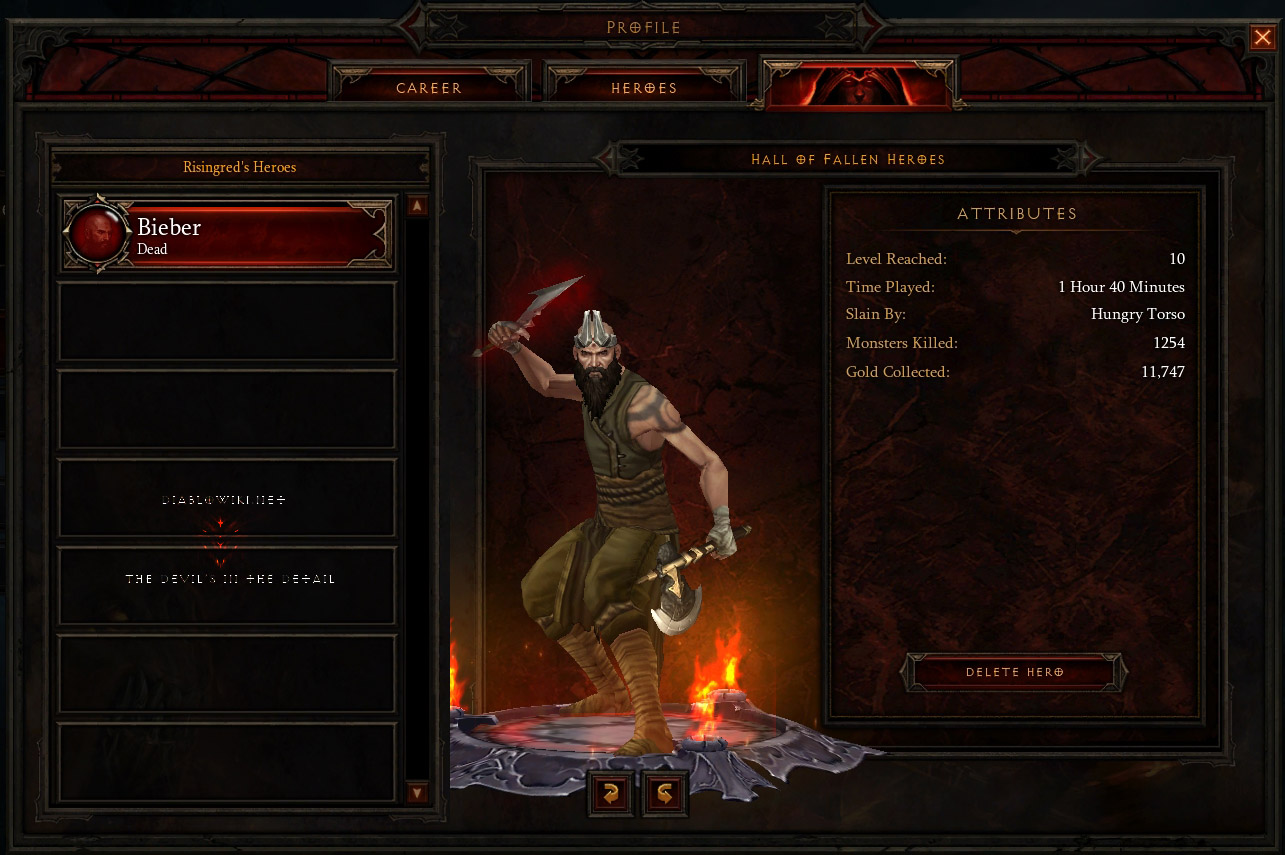This screenshot has height=855, width=1285.
Task: Click the skull crest beside Hall of Fallen Heroes
Action: click(x=608, y=159)
